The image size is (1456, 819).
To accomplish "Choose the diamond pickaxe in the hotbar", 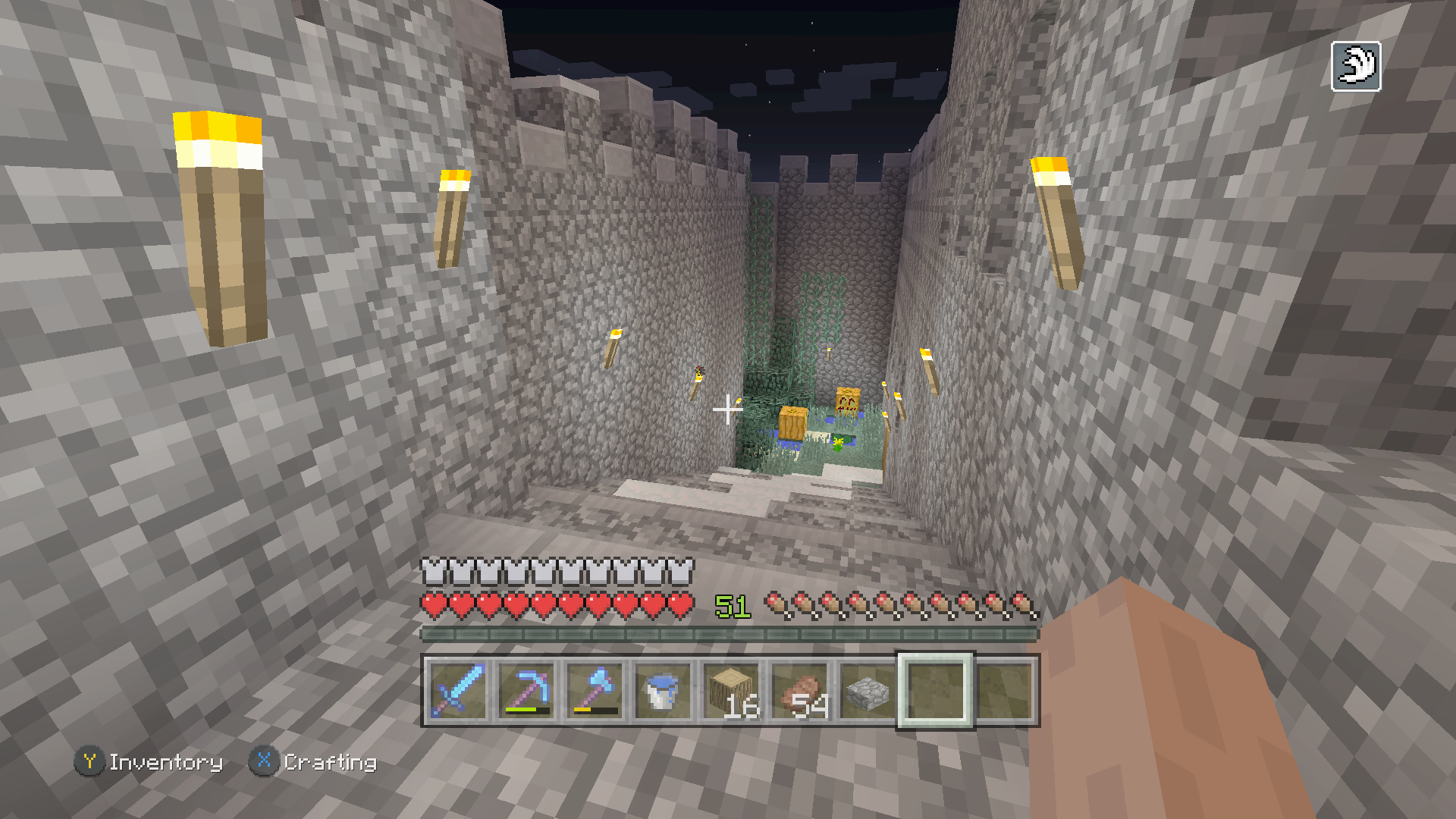I will pyautogui.click(x=526, y=691).
